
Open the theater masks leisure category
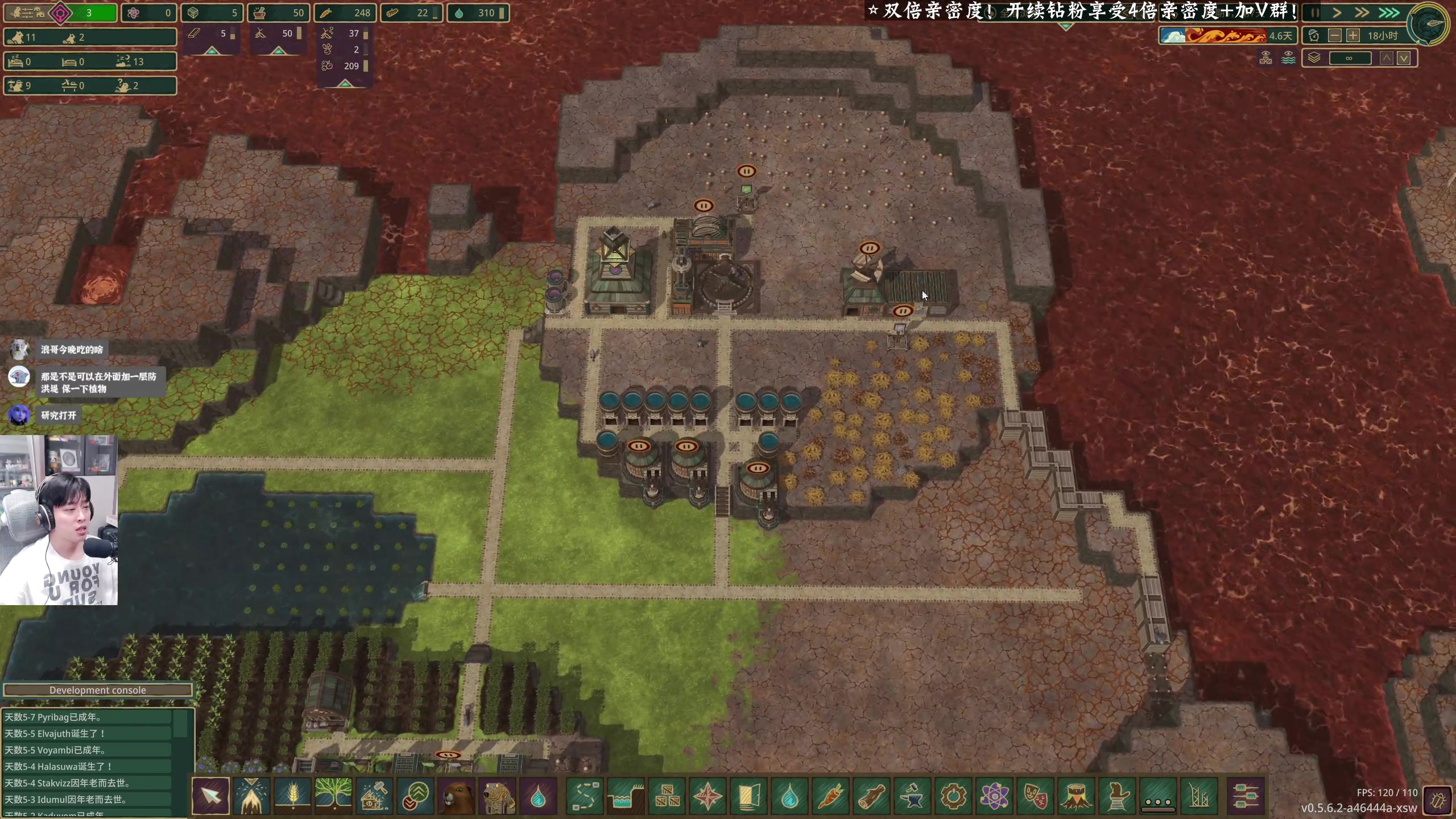[1035, 796]
